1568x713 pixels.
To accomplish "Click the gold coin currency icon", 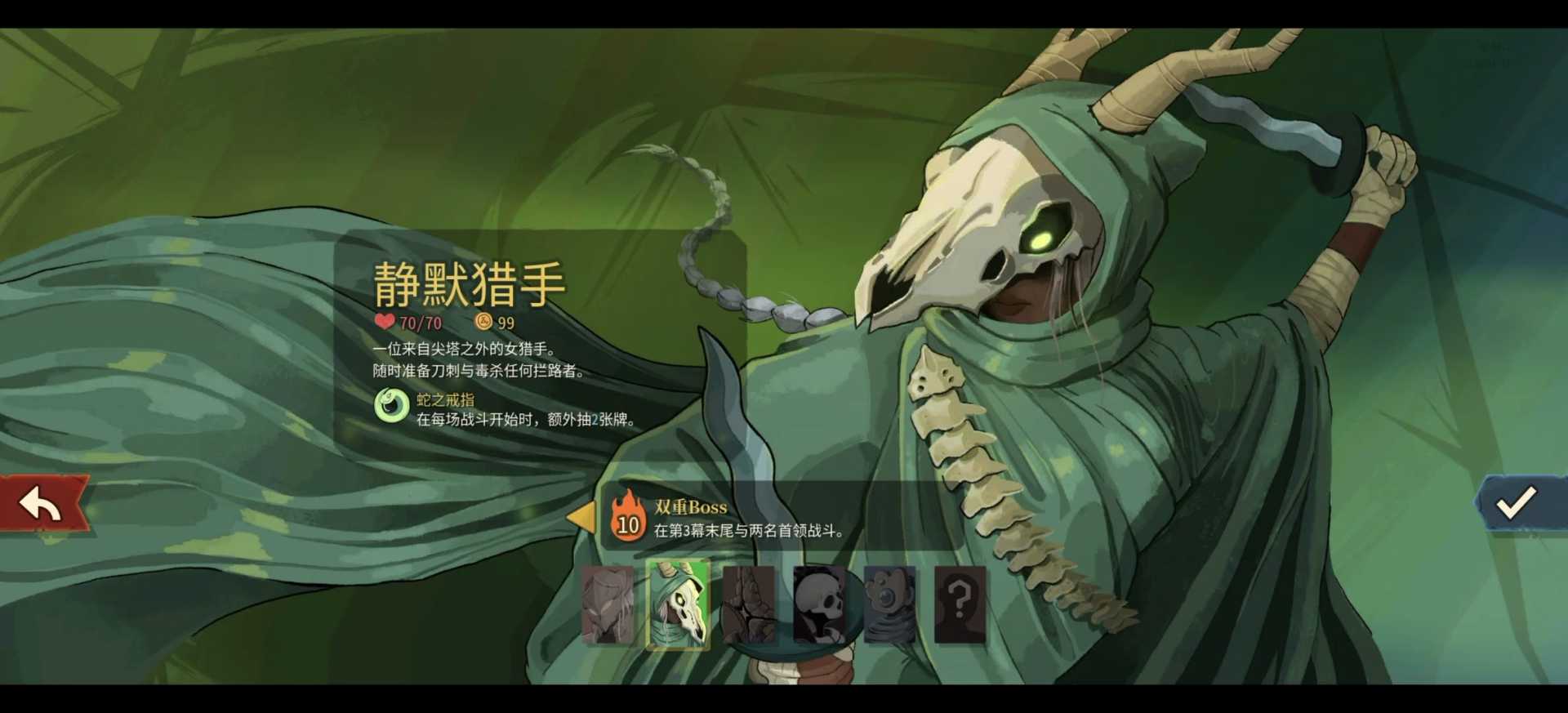I will tap(481, 322).
